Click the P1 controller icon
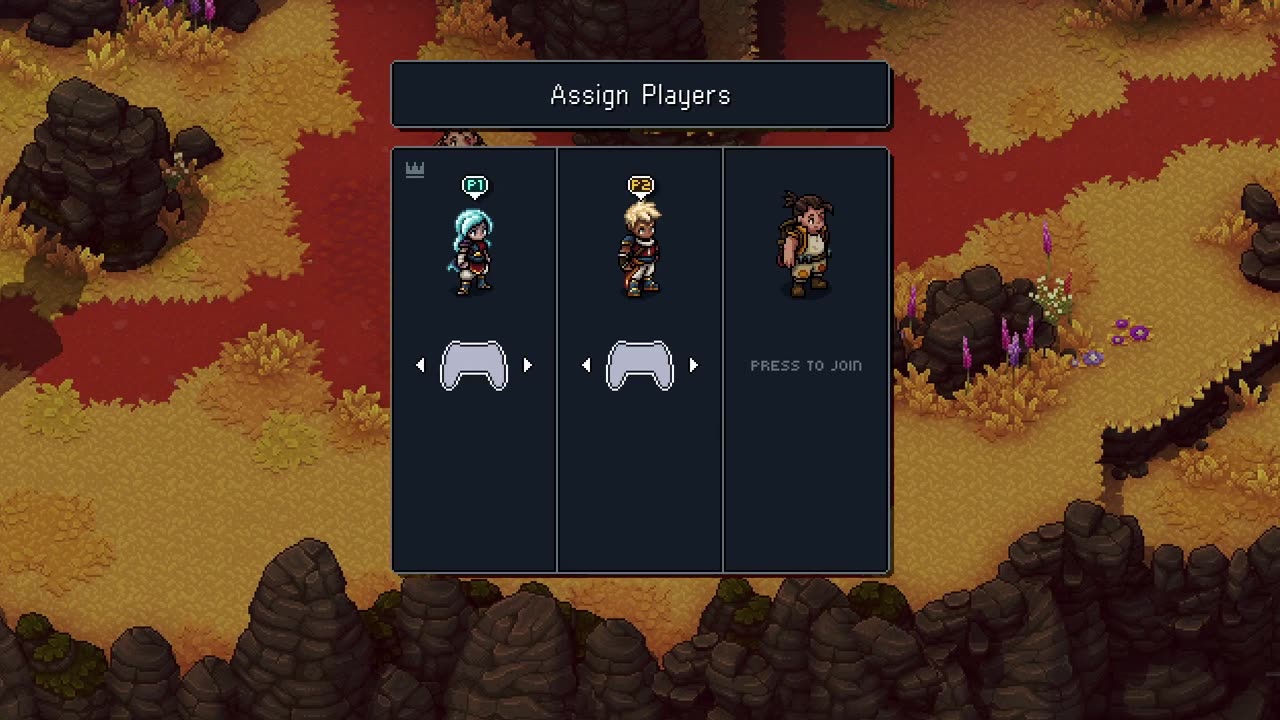This screenshot has width=1280, height=720. coord(474,366)
